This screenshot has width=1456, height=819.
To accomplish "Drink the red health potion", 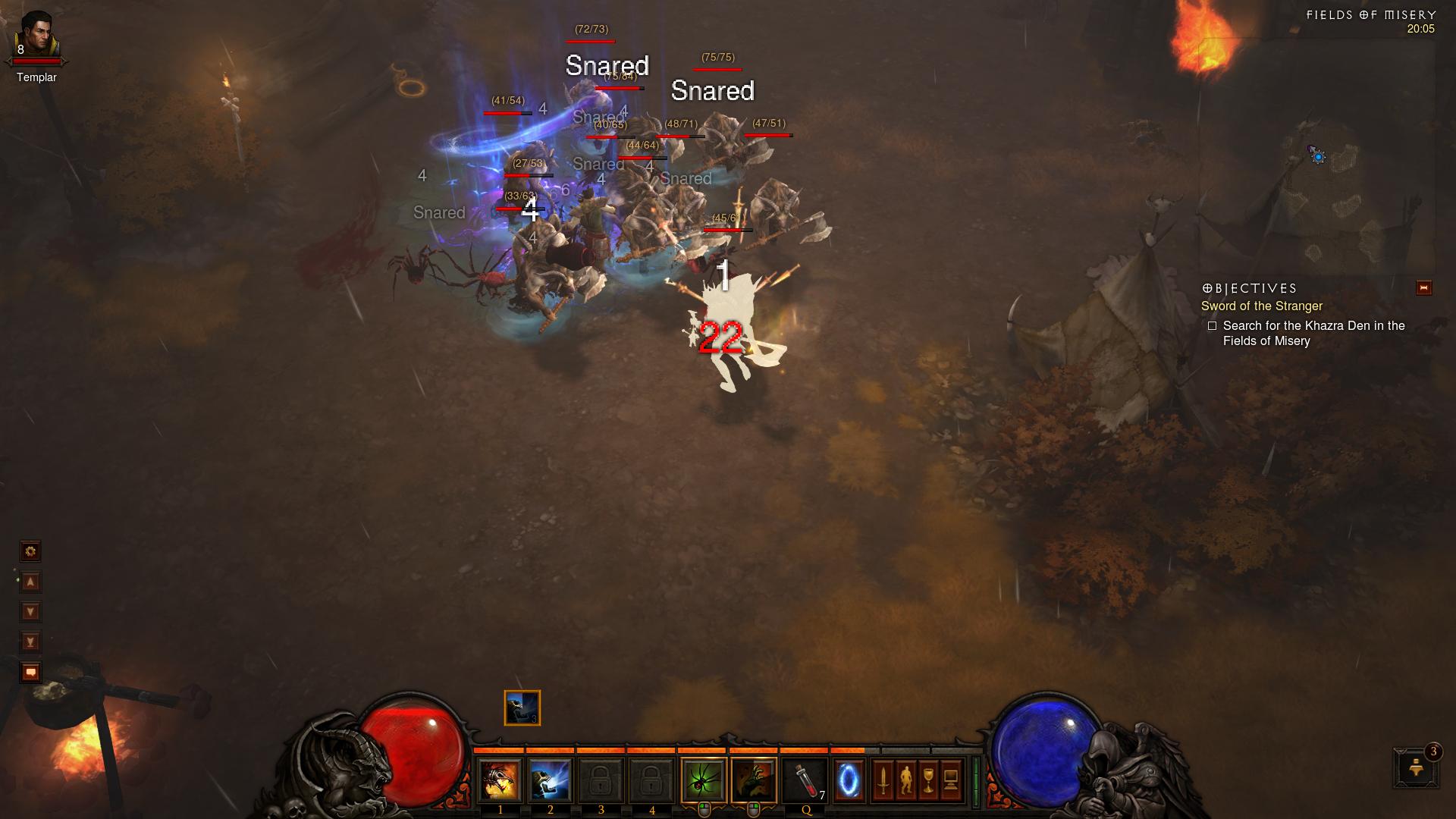I will pyautogui.click(x=805, y=781).
